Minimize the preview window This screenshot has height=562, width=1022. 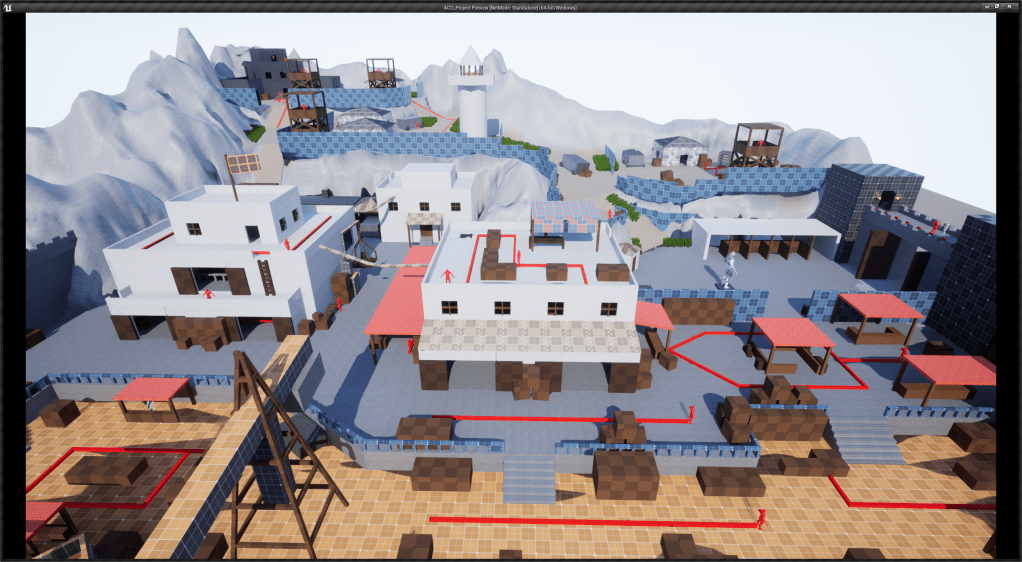989,6
